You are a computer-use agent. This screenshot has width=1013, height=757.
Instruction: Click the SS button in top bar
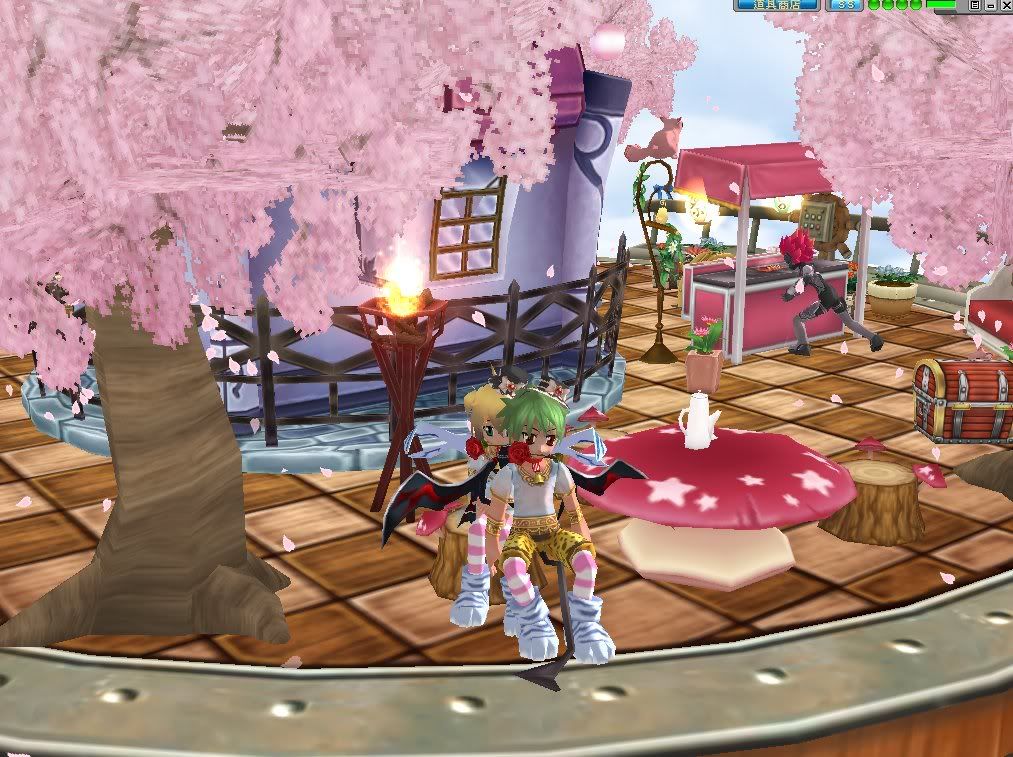[x=846, y=5]
